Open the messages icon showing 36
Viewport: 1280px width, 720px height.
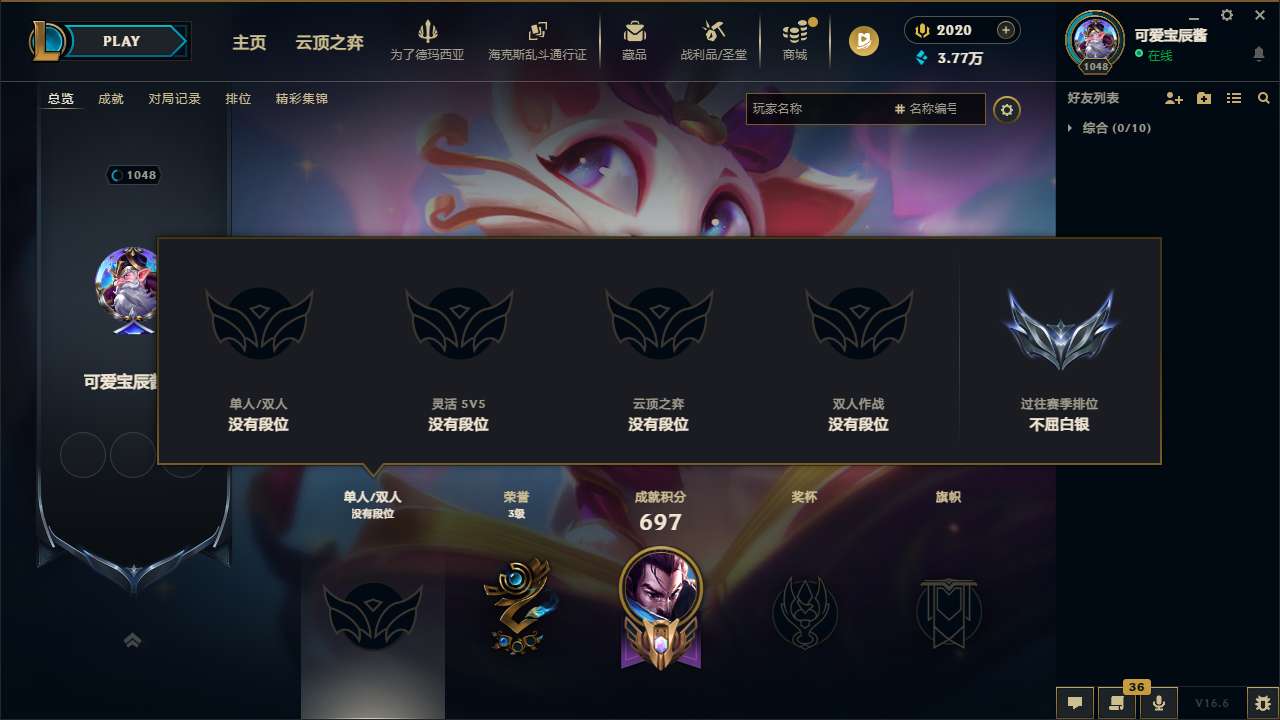(x=1115, y=703)
